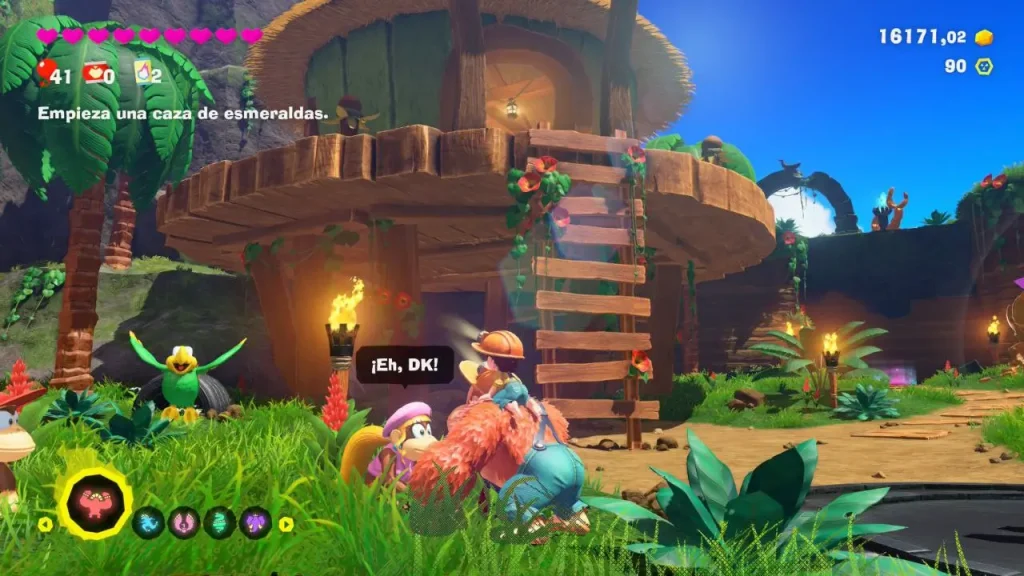Open the emerald hunt objective text
Viewport: 1024px width, 576px height.
click(x=183, y=114)
